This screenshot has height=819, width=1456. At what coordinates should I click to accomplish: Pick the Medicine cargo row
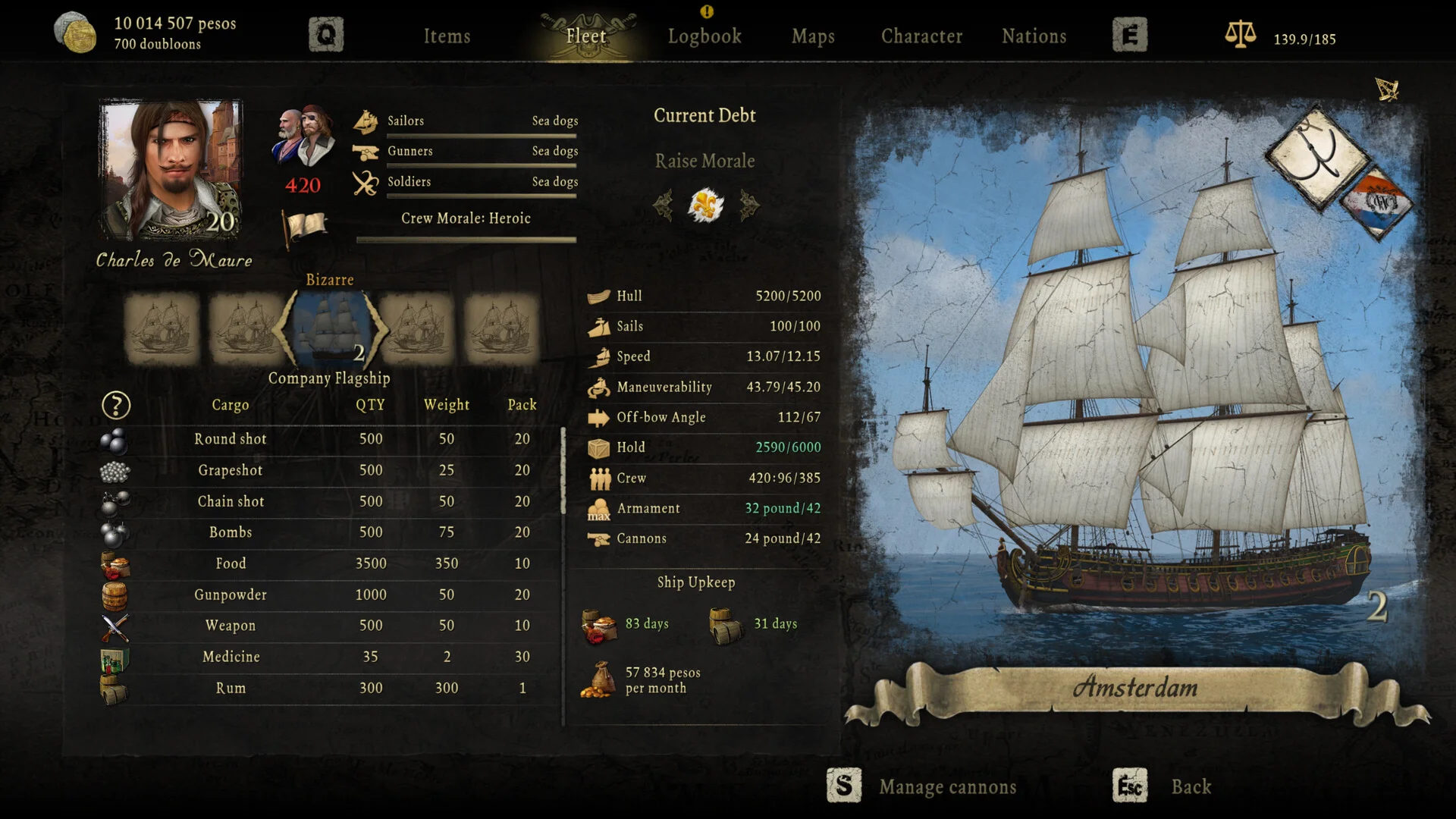coord(231,657)
